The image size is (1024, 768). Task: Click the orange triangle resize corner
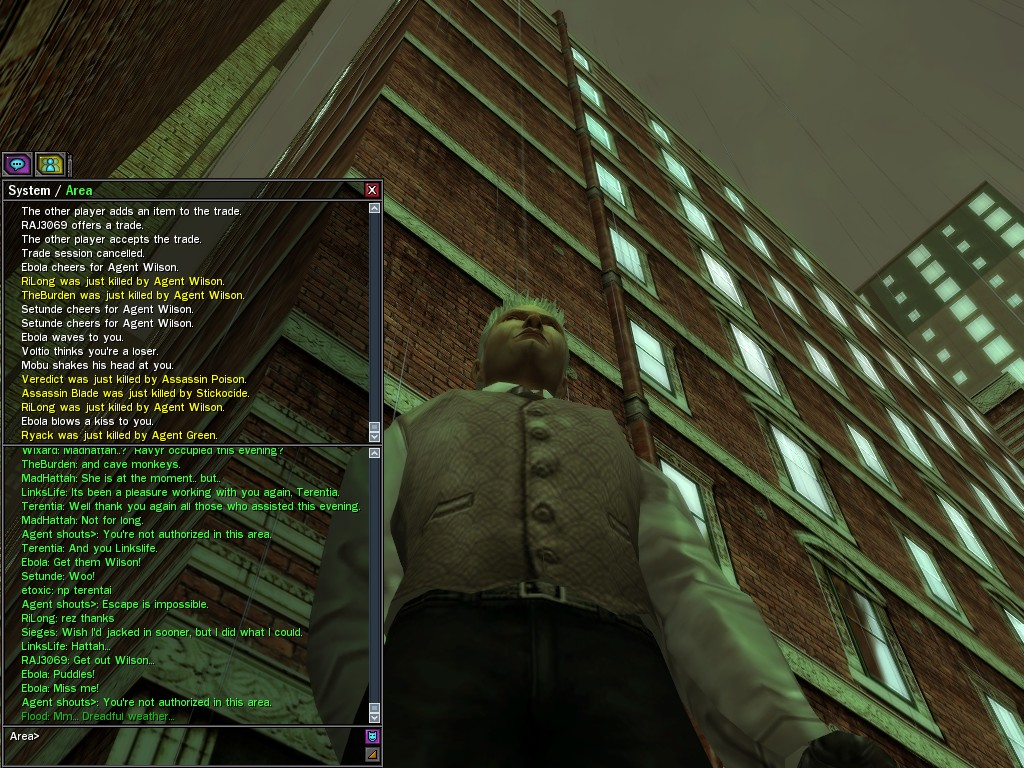point(372,754)
